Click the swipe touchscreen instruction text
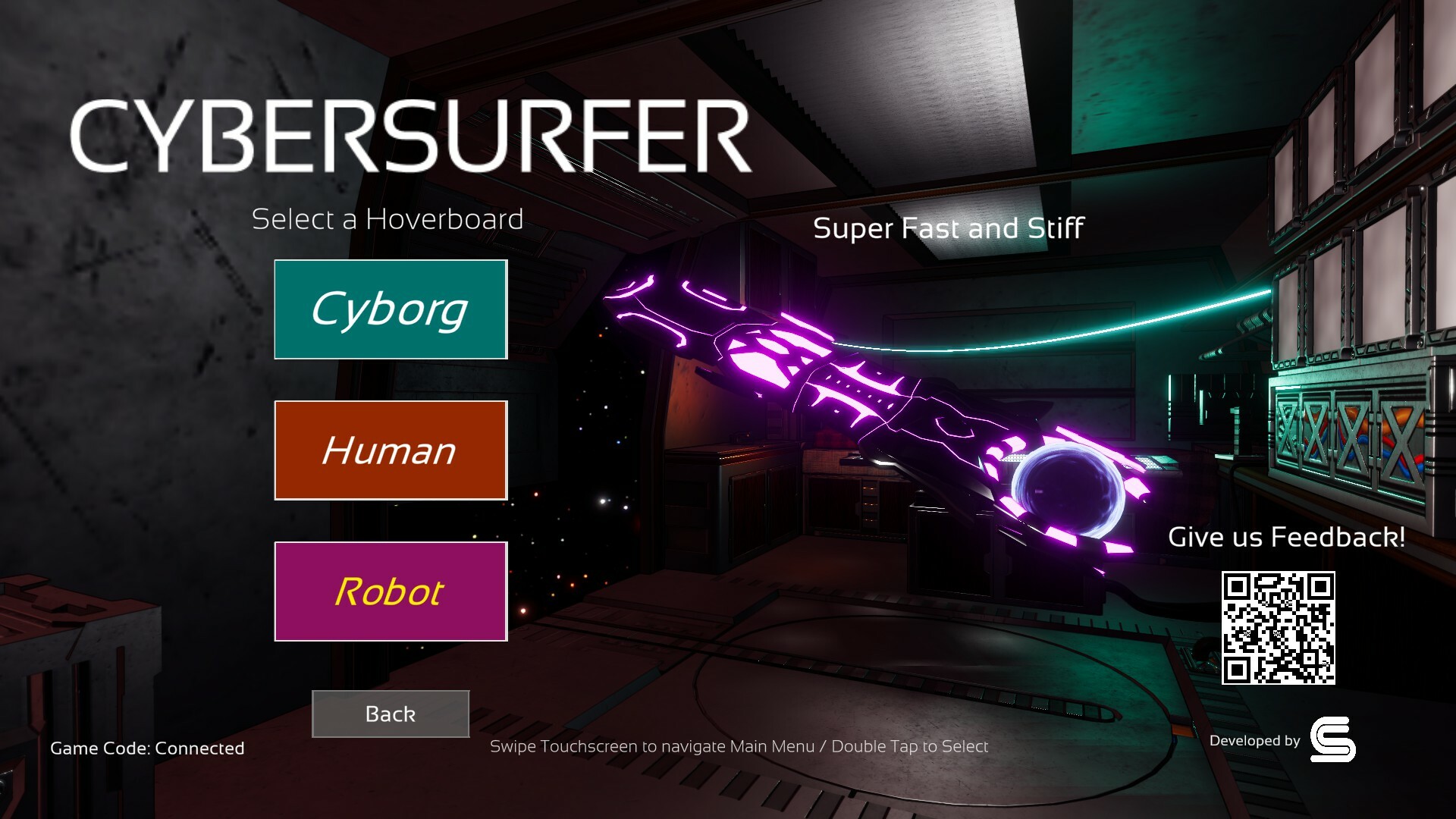Screen dimensions: 1456x819 pos(739,746)
